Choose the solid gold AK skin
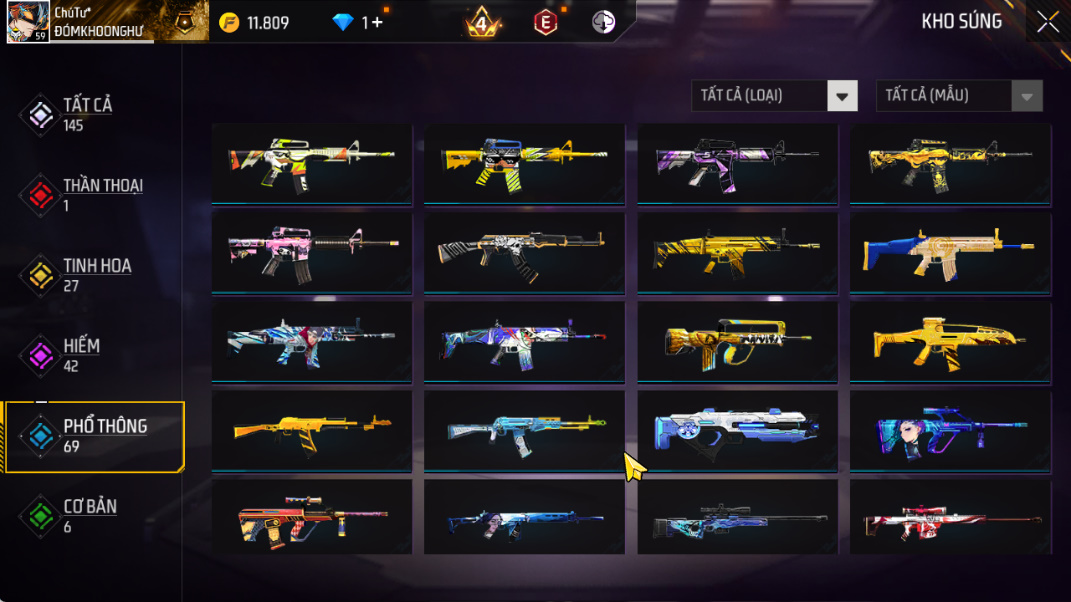The width and height of the screenshot is (1071, 602). pos(311,429)
